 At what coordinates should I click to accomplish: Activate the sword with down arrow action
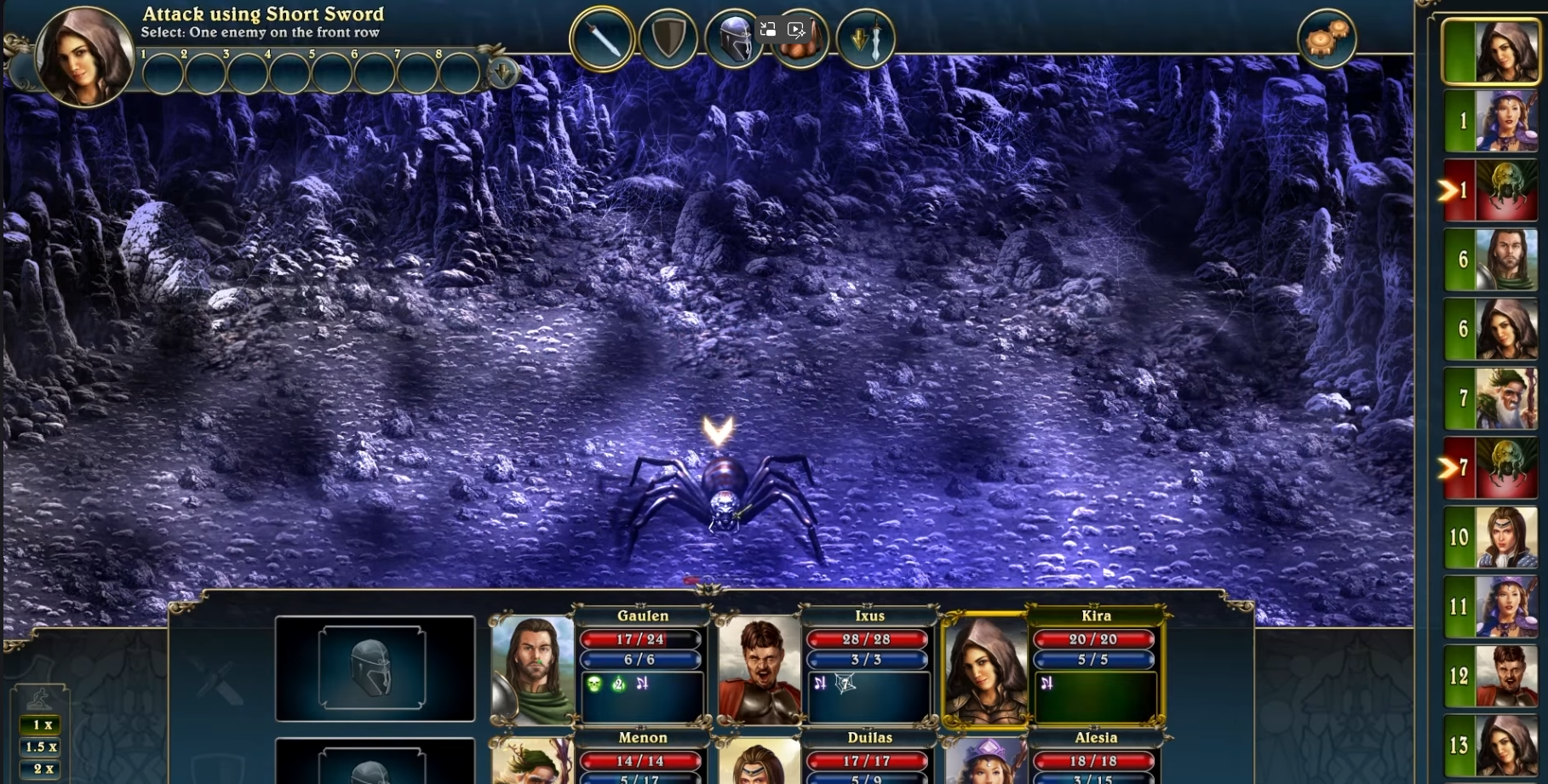click(x=866, y=38)
